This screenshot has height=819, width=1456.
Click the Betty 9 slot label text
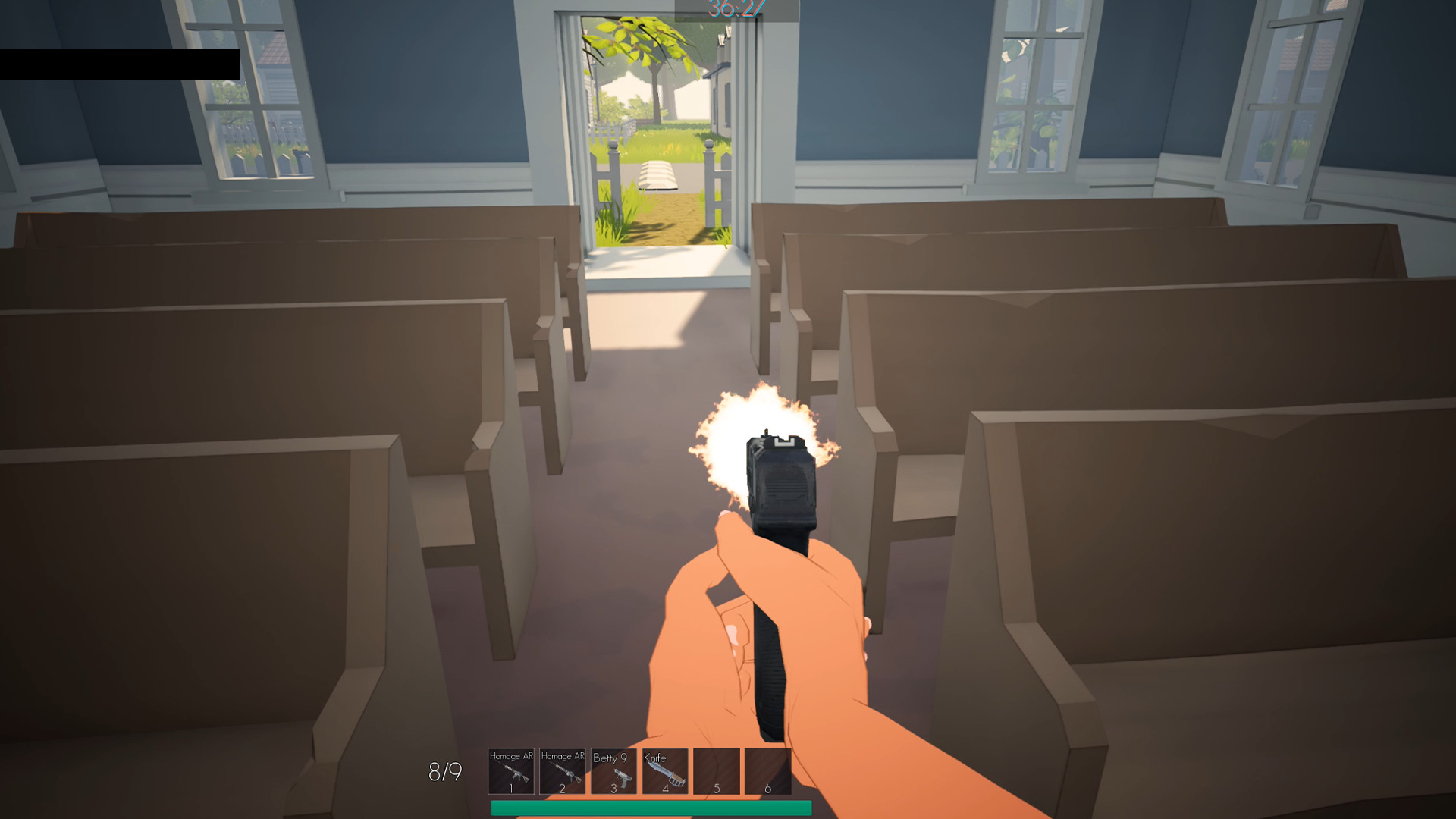609,756
